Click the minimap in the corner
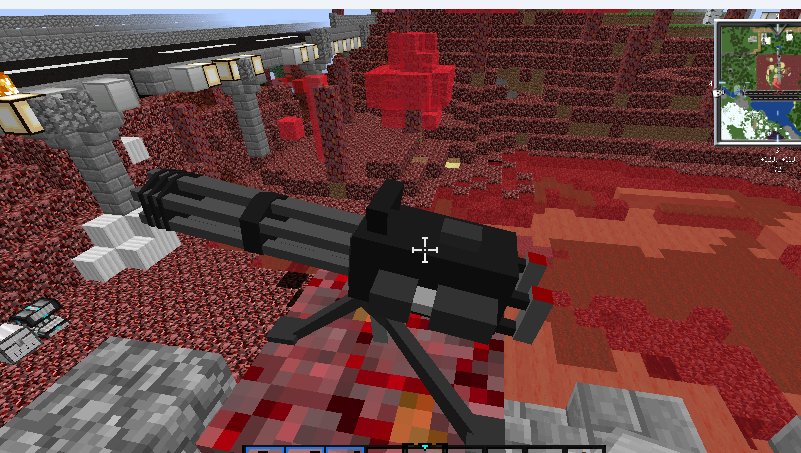 click(x=758, y=82)
